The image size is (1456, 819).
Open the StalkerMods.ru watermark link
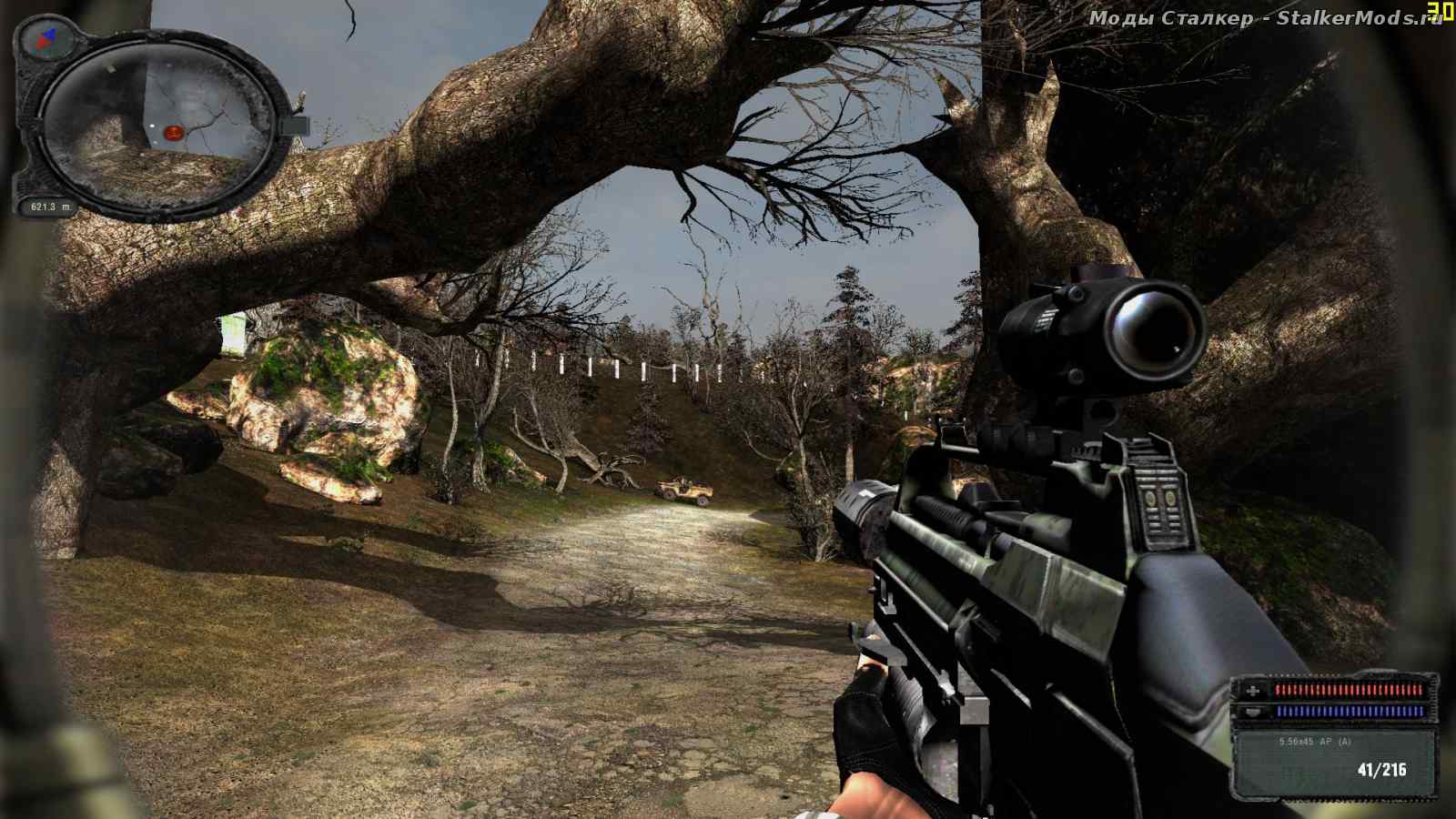tap(1265, 18)
